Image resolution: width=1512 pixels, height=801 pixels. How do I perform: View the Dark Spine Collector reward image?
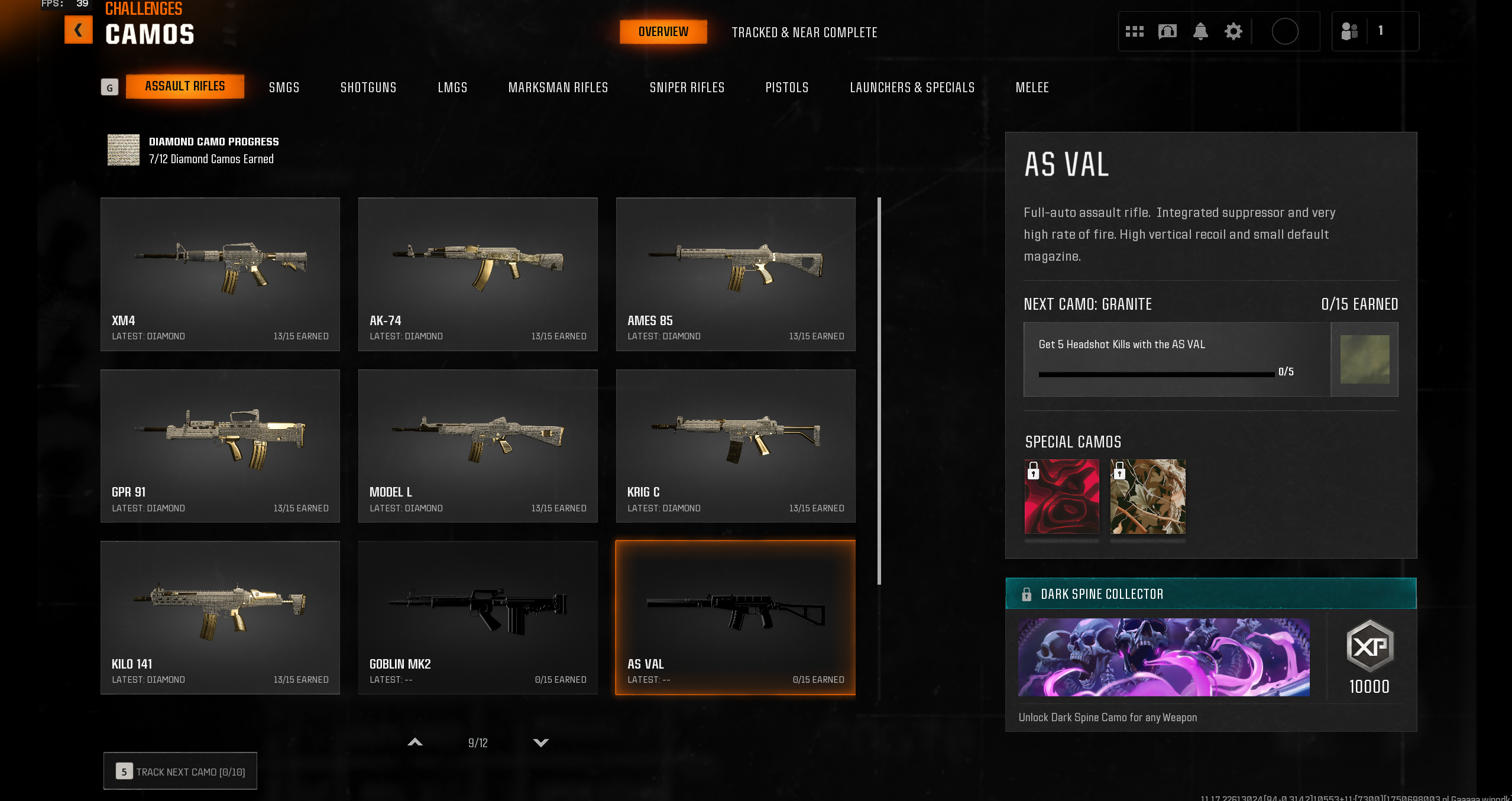1163,657
